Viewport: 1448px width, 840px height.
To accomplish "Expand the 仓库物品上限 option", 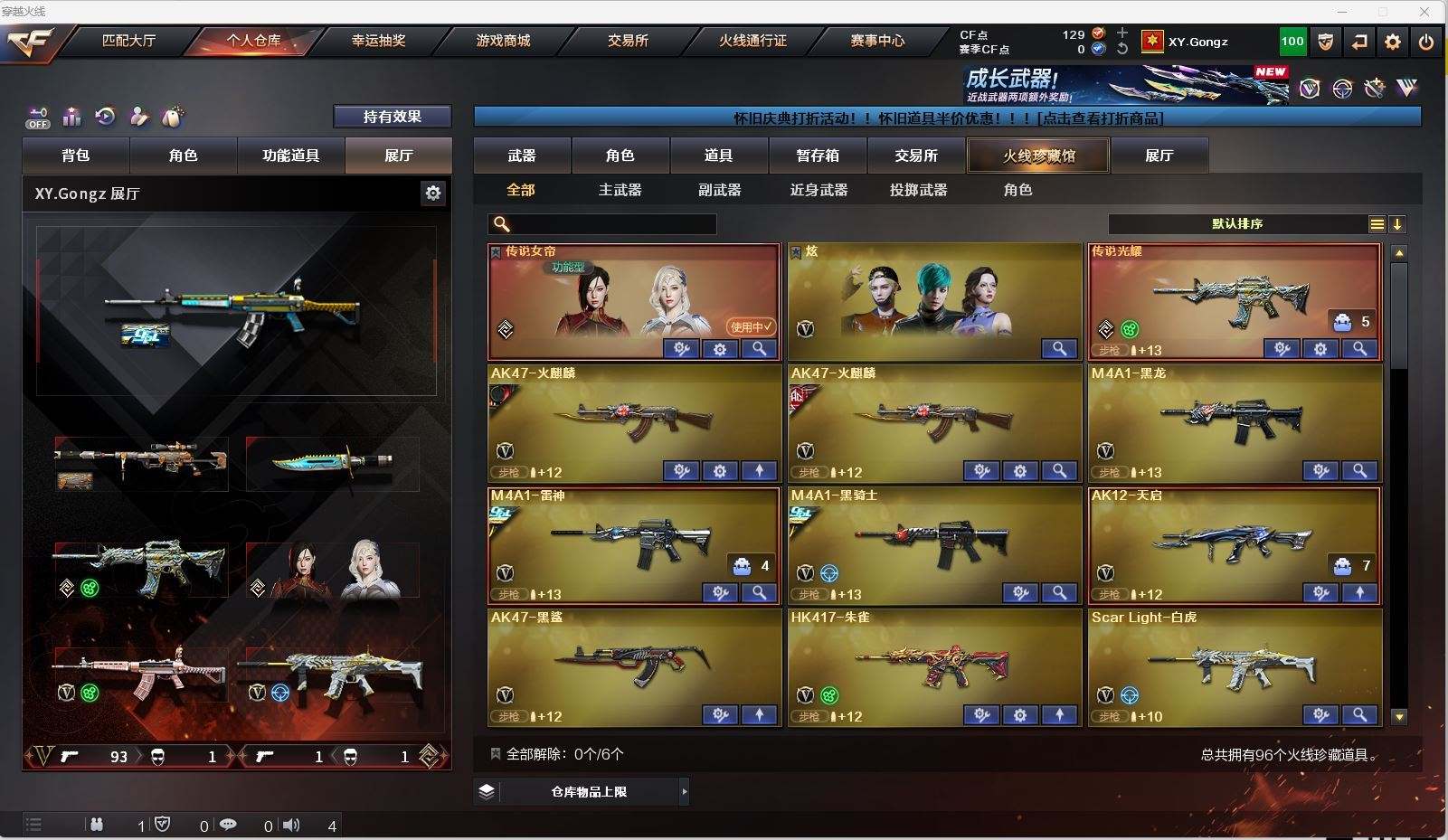I will tap(589, 792).
